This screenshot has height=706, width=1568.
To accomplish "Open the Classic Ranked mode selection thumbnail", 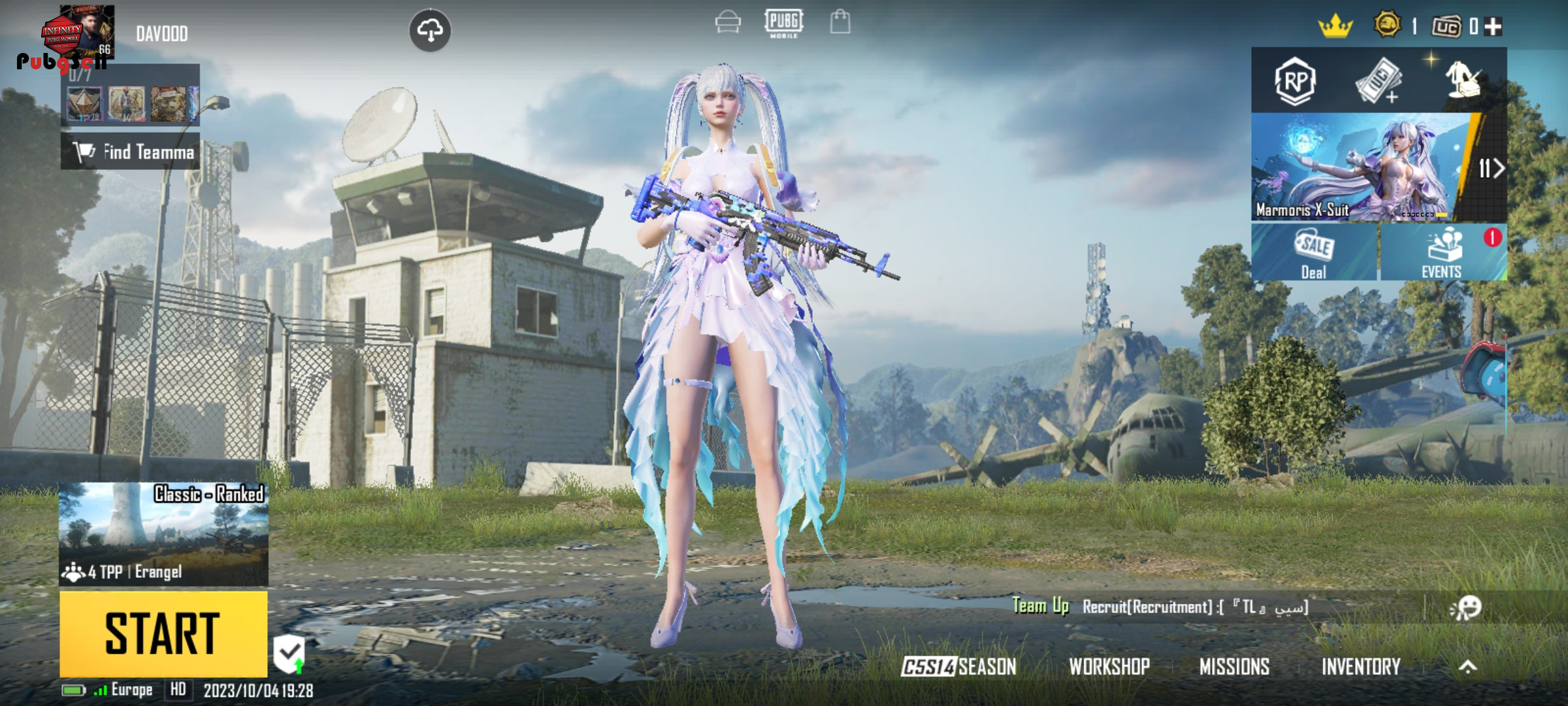I will point(163,533).
